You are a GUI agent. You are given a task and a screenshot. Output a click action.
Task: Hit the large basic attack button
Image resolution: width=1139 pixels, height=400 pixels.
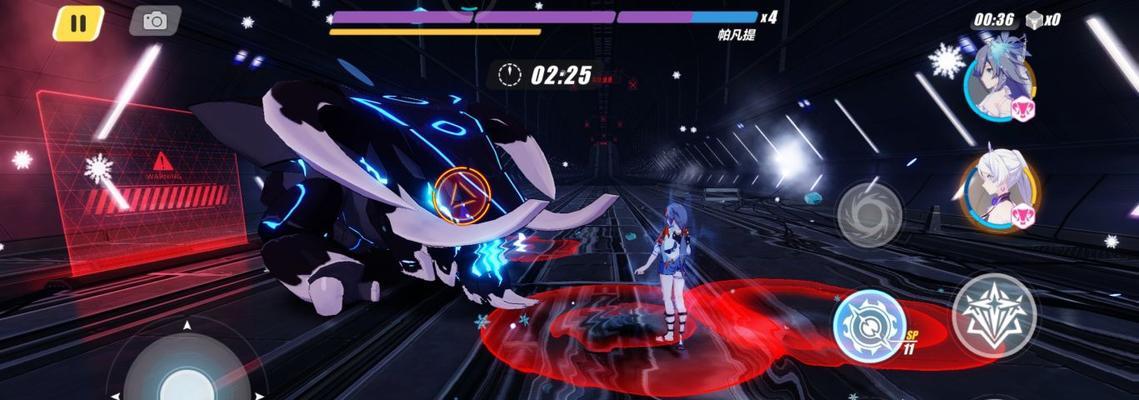pos(993,315)
